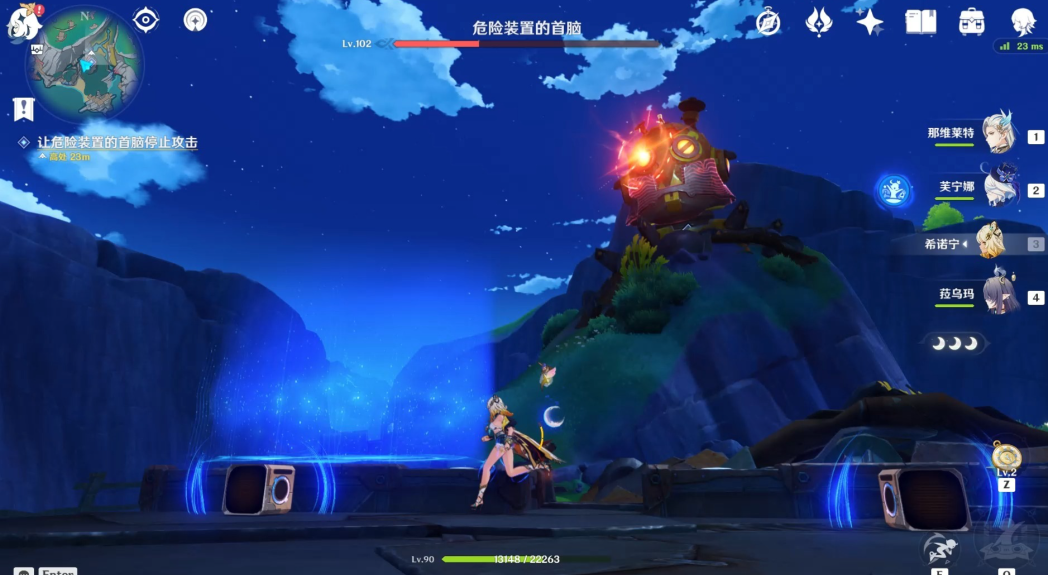1048x575 pixels.
Task: Switch to party member 芙宁娜
Action: [x=999, y=187]
